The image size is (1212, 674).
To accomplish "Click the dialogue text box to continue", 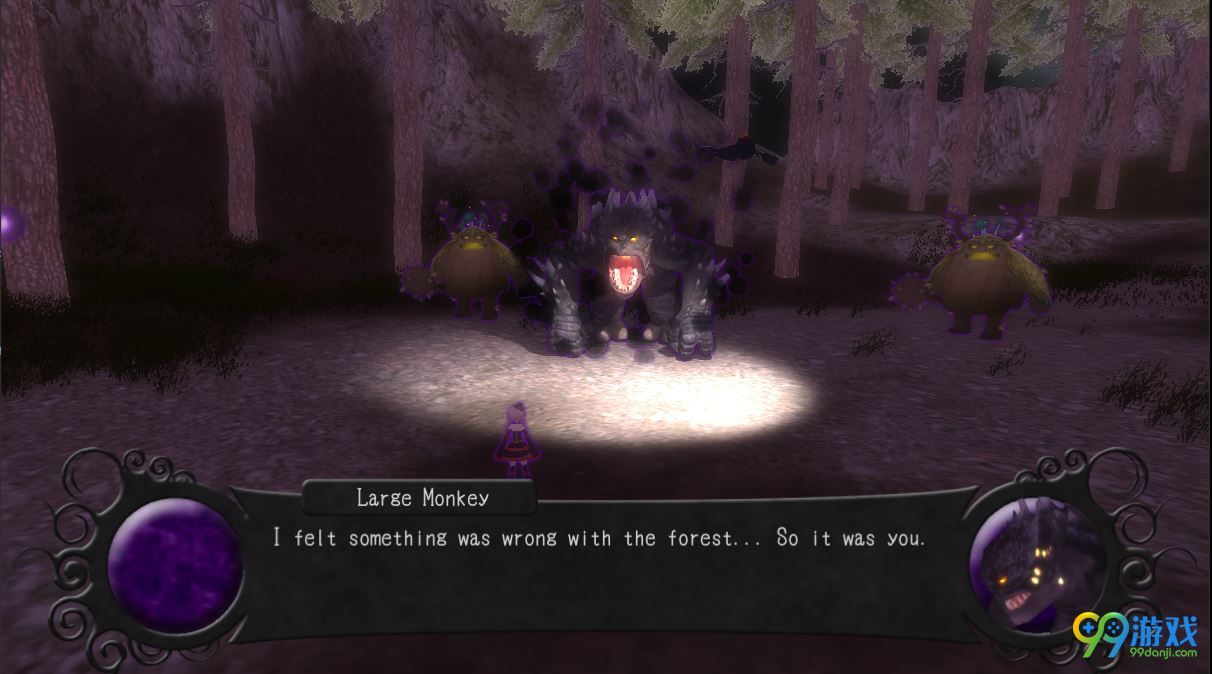I will [x=600, y=560].
